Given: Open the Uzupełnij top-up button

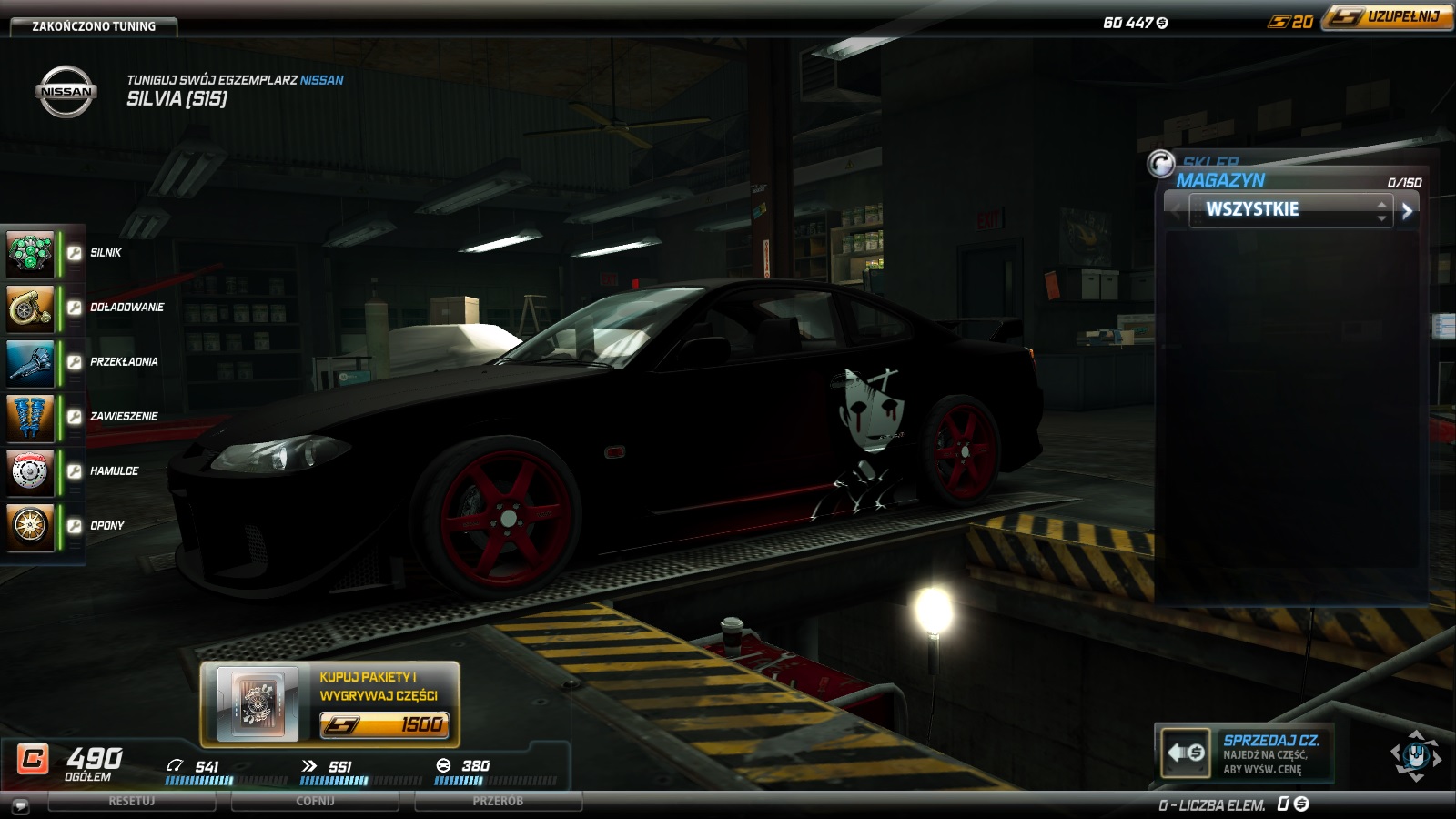Looking at the screenshot, I should 1387,17.
